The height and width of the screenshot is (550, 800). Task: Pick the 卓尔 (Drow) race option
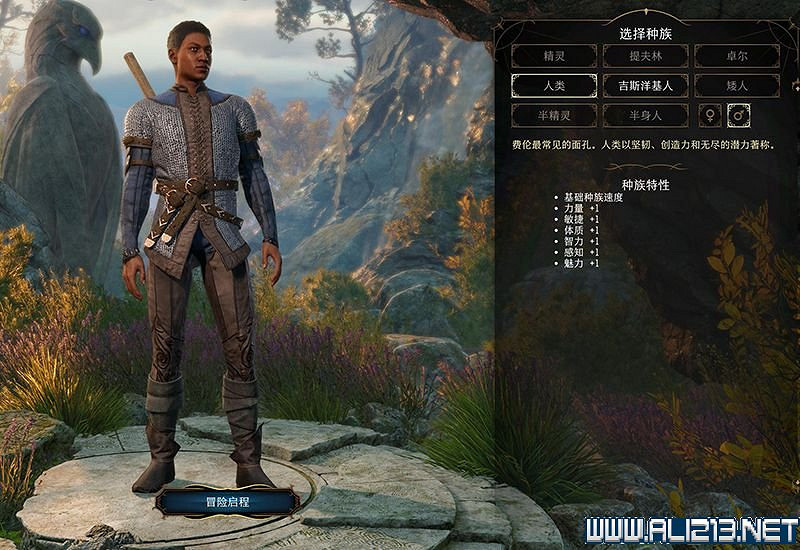(x=736, y=56)
